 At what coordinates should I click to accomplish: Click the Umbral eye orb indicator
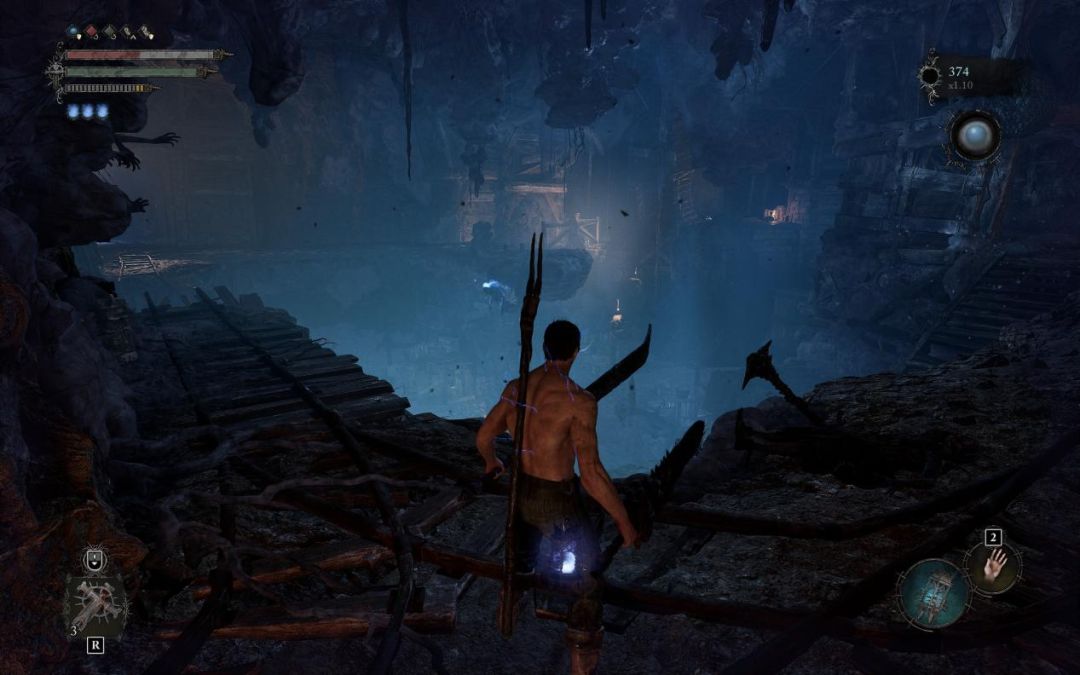[x=974, y=136]
